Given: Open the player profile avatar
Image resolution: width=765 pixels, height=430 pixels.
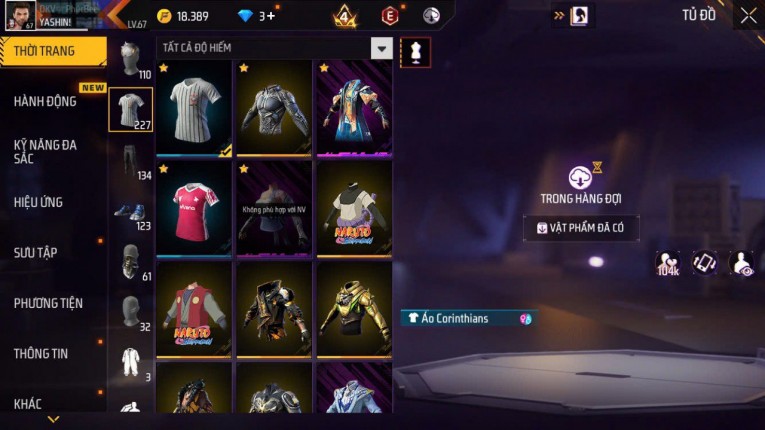Looking at the screenshot, I should coord(20,15).
